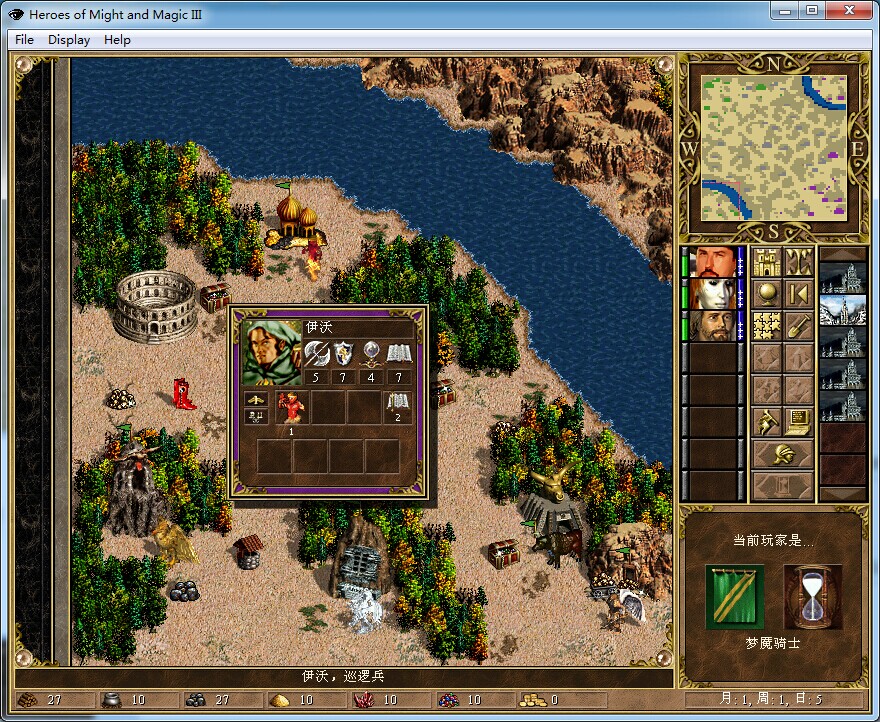Select the dark-haired mustached hero portrait
The height and width of the screenshot is (722, 880).
715,262
